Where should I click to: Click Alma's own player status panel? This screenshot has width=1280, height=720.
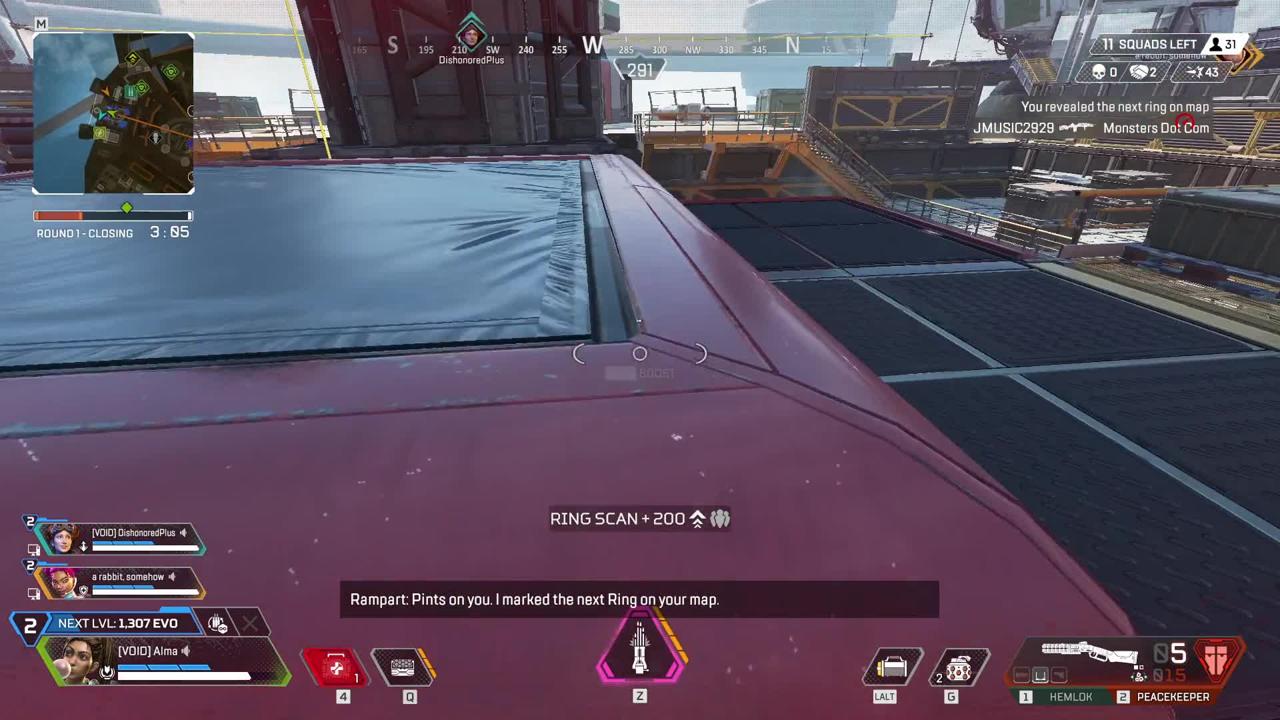pos(165,660)
